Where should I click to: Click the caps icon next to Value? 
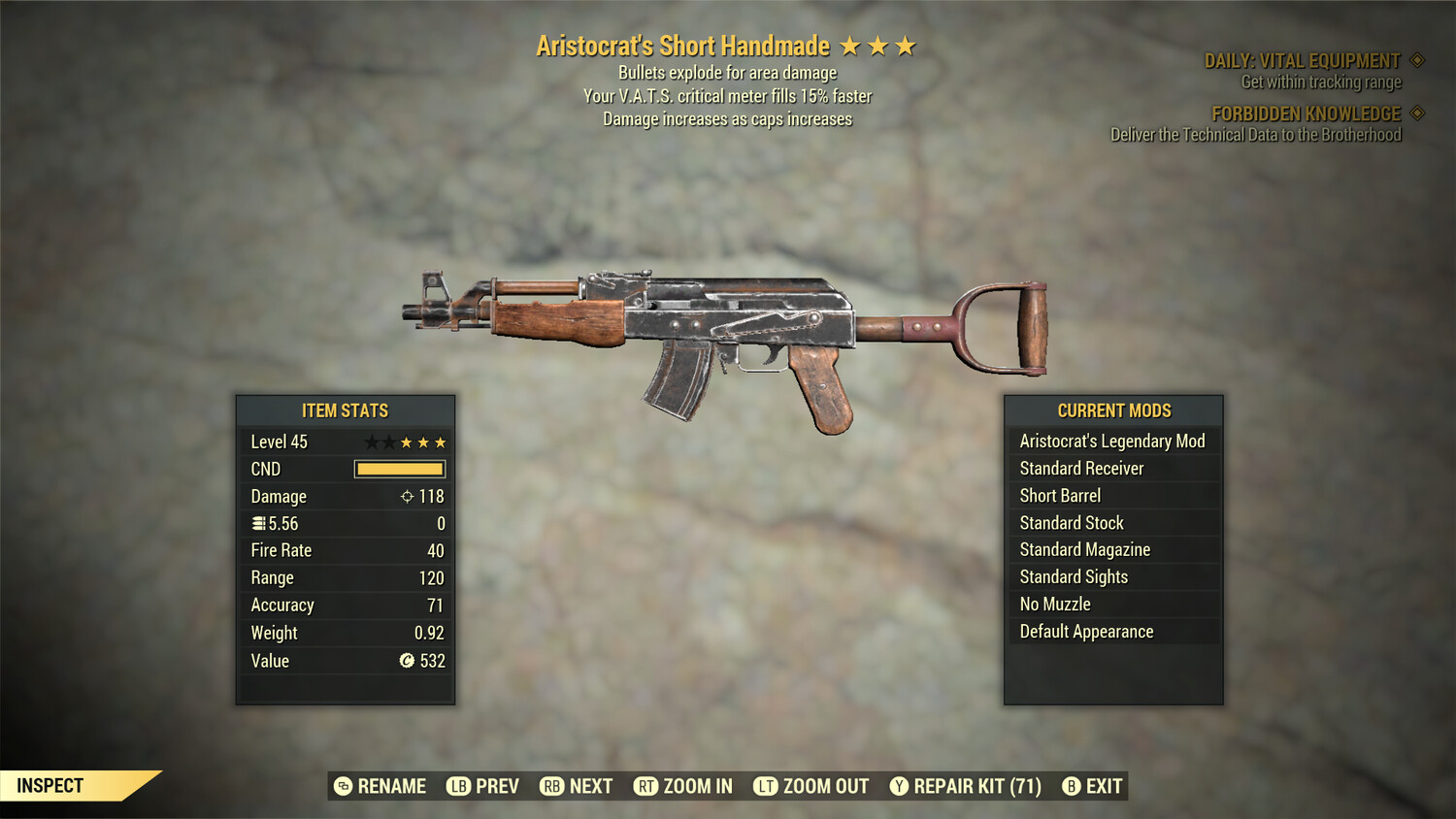pos(406,661)
